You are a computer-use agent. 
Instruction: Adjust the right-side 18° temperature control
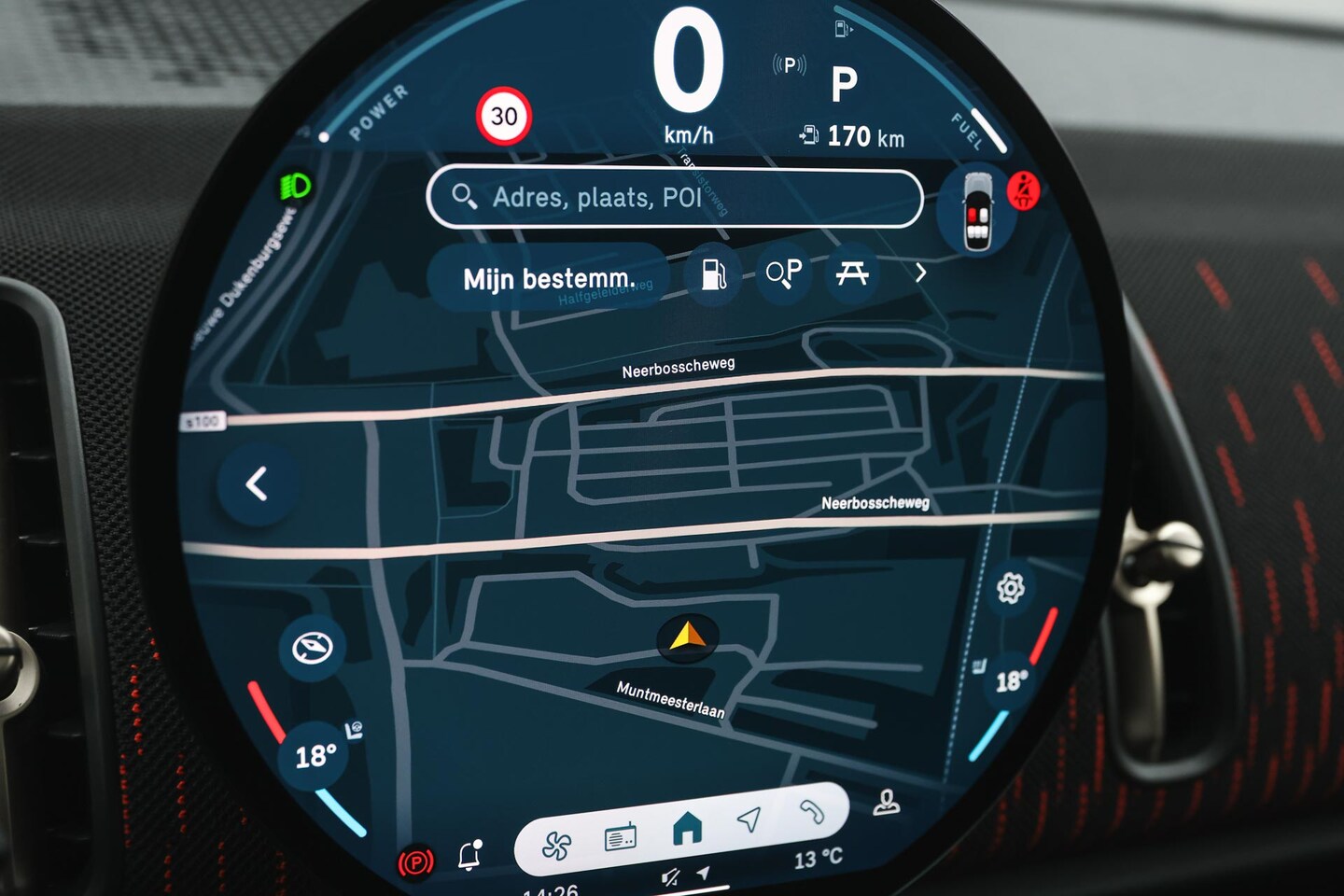pyautogui.click(x=1011, y=680)
